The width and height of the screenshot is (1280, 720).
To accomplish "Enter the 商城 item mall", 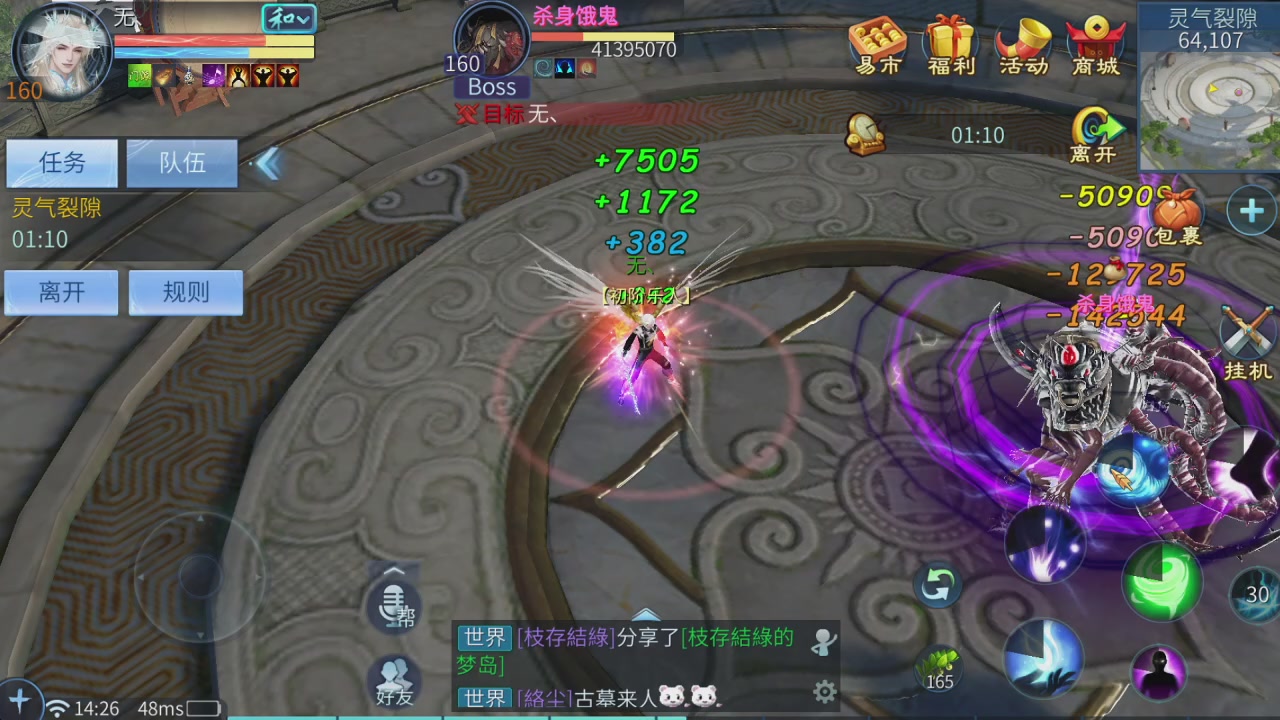I will tap(1096, 45).
